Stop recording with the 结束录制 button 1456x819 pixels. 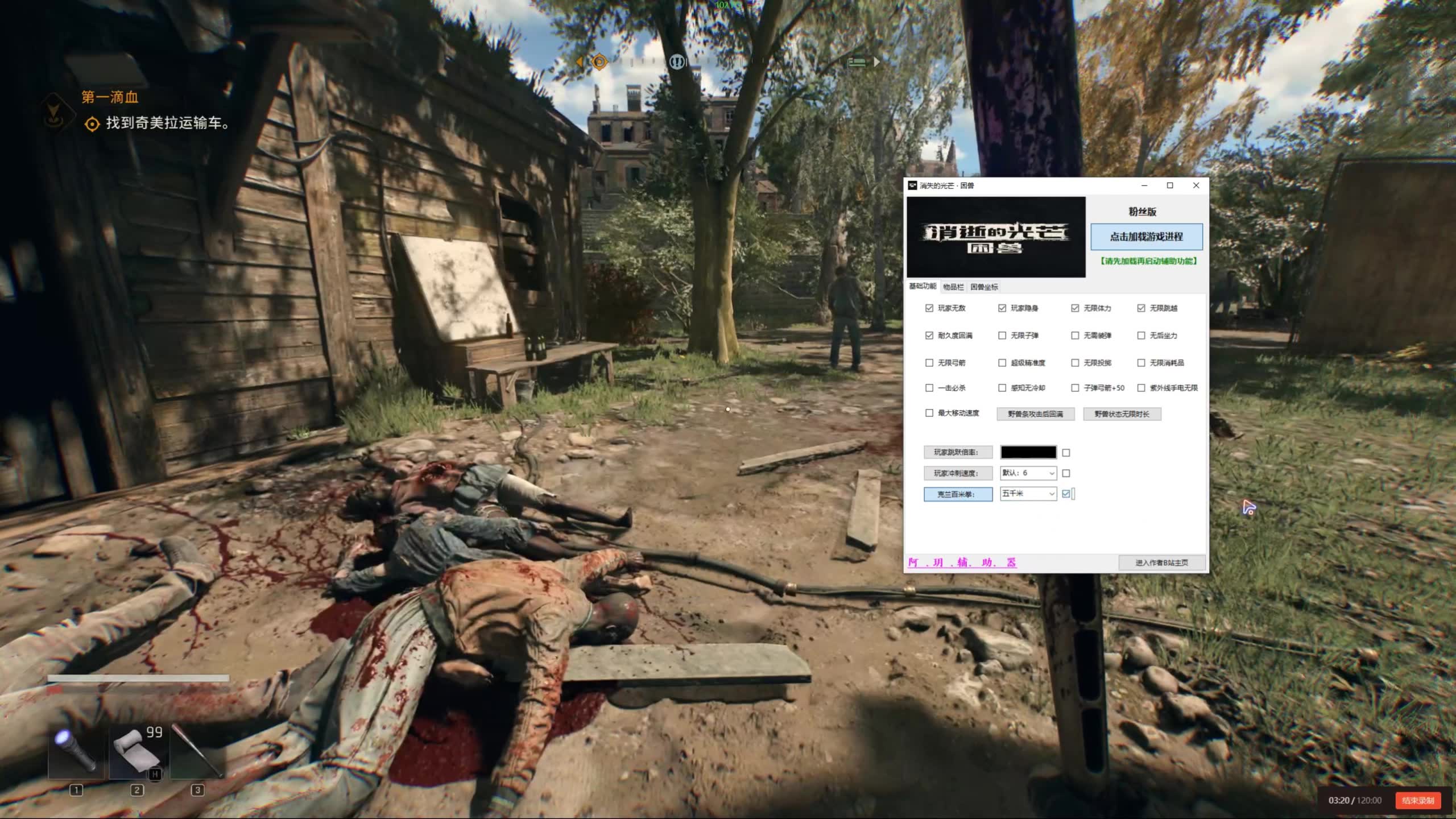tap(1417, 800)
